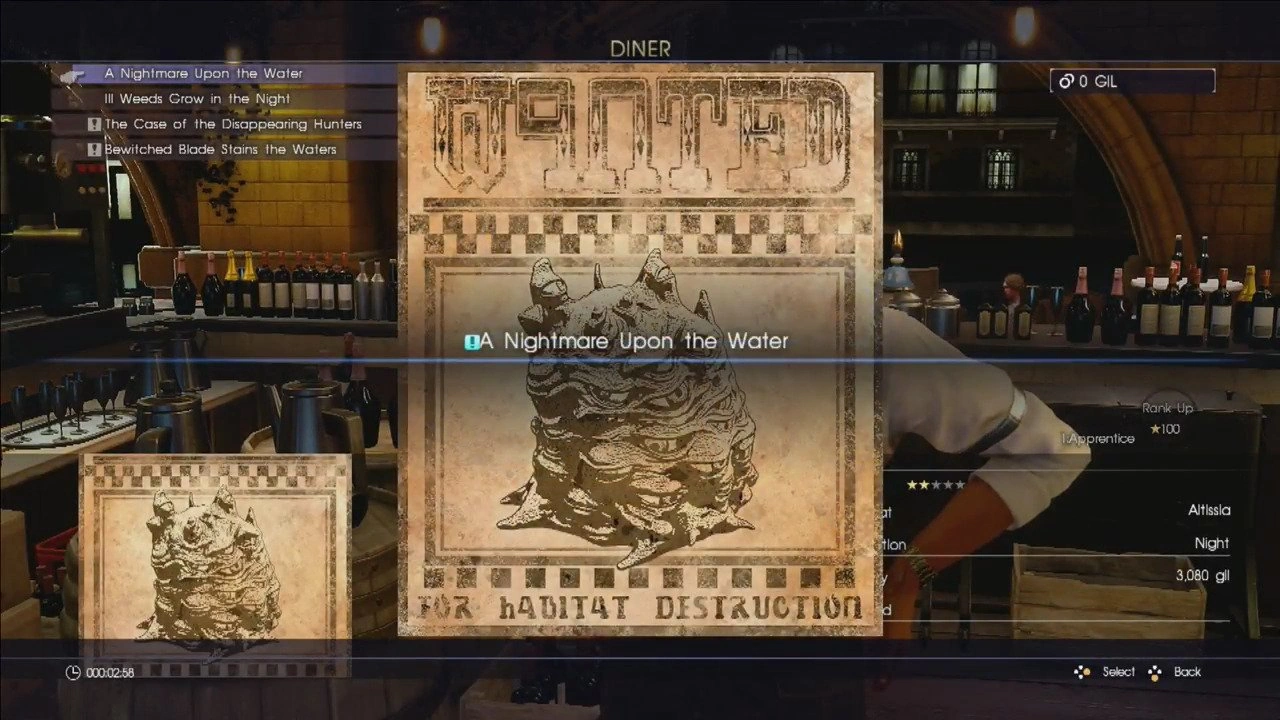
Task: Click the clock icon next to the timer
Action: [x=72, y=672]
